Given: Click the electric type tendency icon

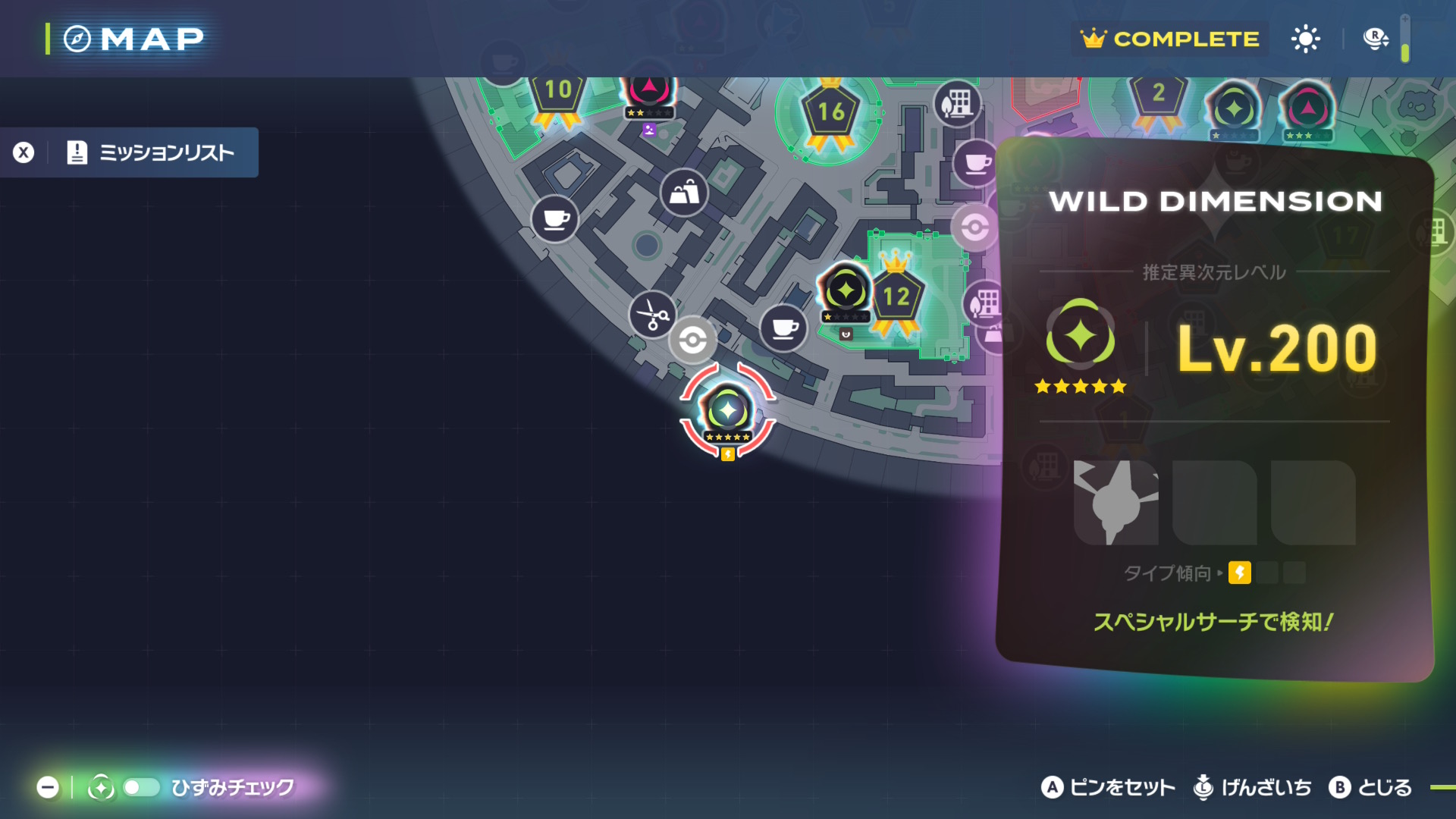Looking at the screenshot, I should (1240, 573).
